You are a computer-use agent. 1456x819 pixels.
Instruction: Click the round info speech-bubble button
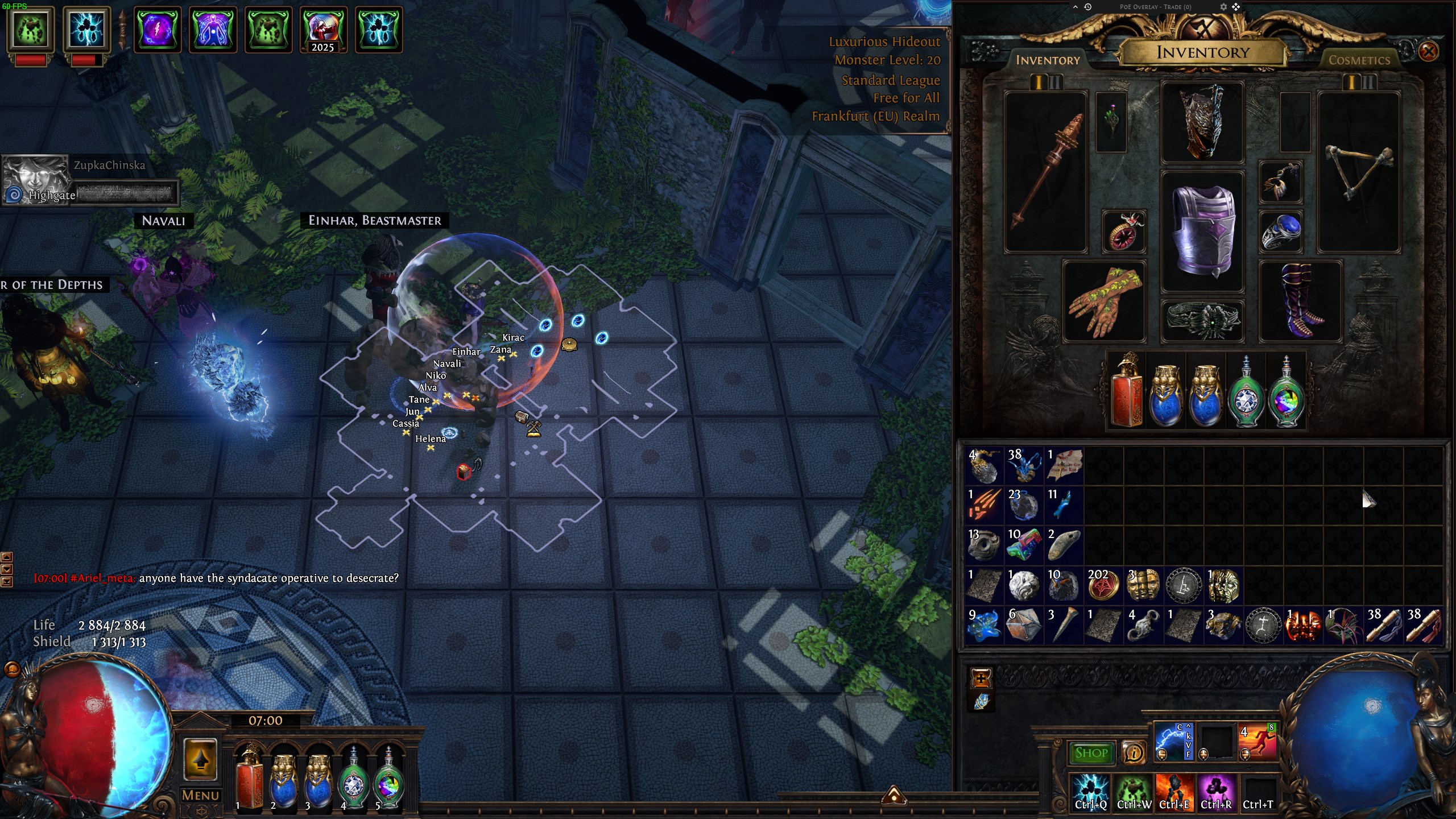[x=1134, y=753]
